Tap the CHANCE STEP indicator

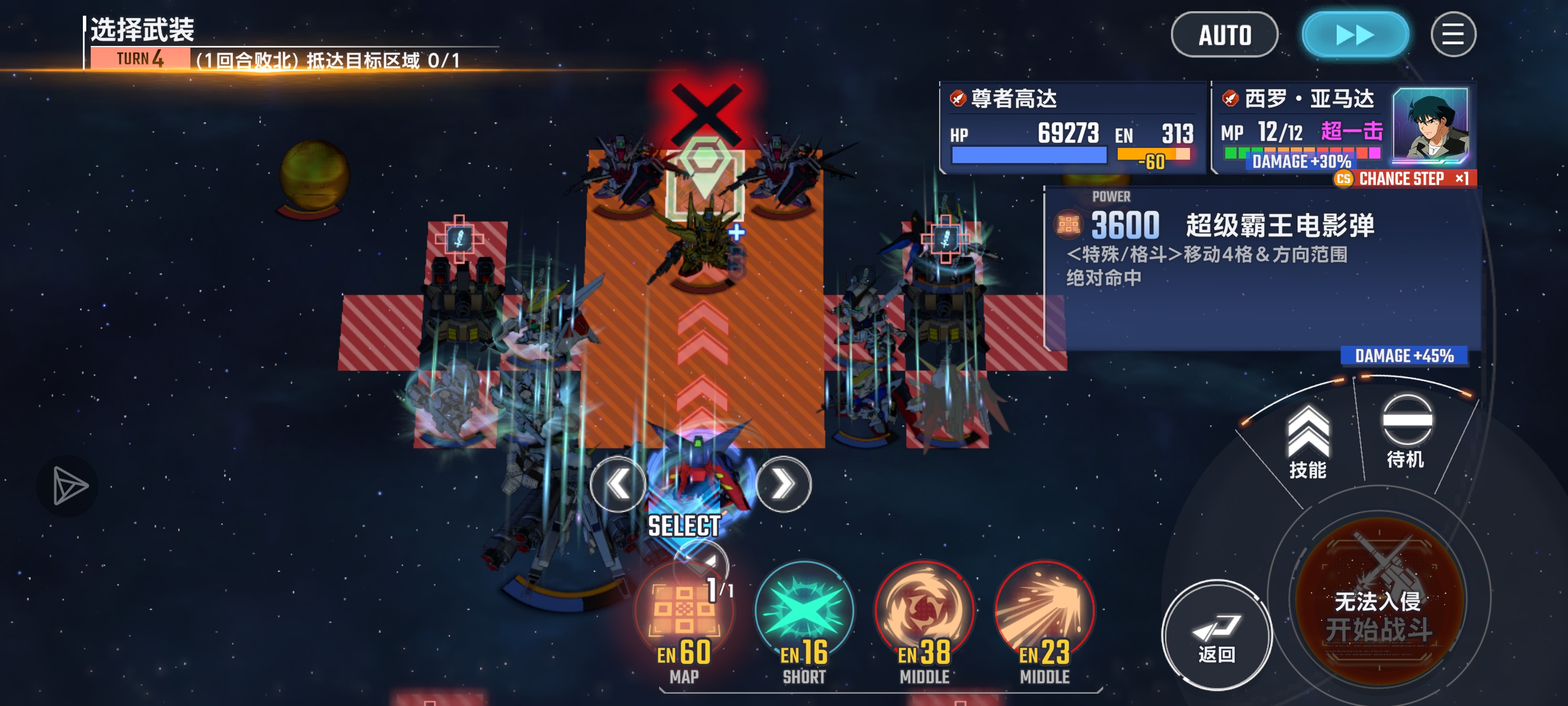click(1403, 179)
